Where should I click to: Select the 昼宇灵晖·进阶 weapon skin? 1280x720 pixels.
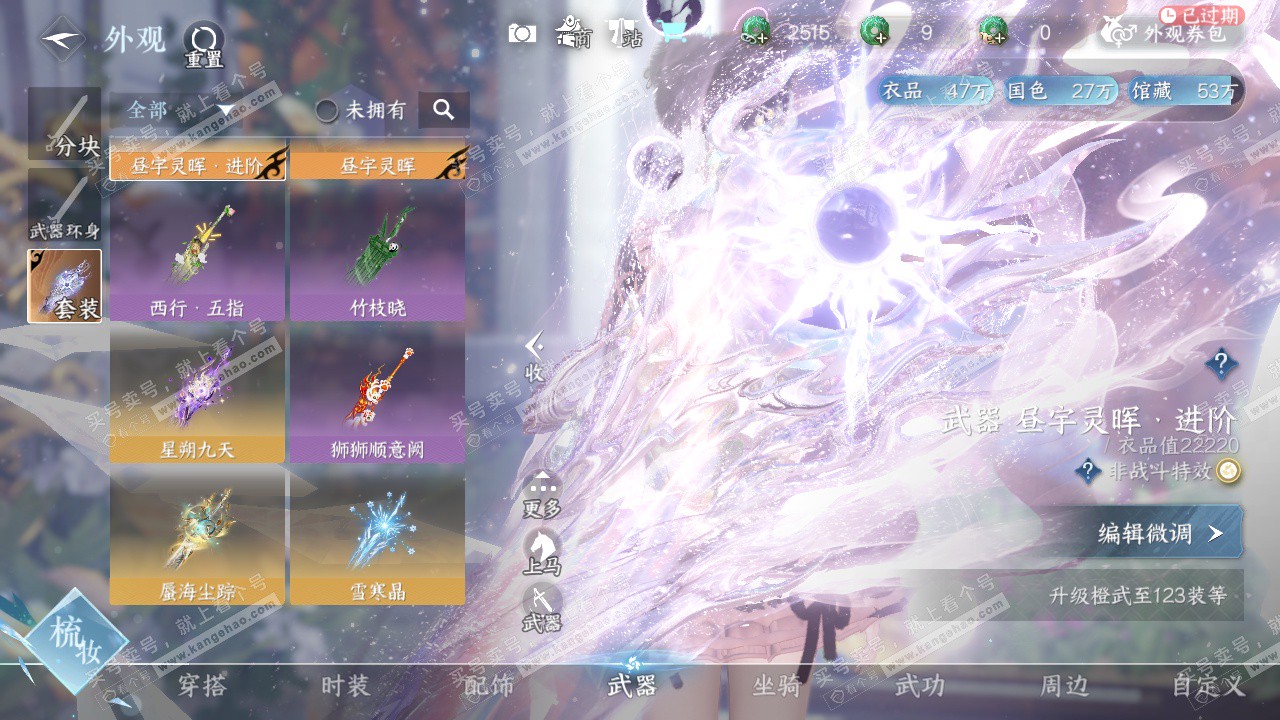198,165
